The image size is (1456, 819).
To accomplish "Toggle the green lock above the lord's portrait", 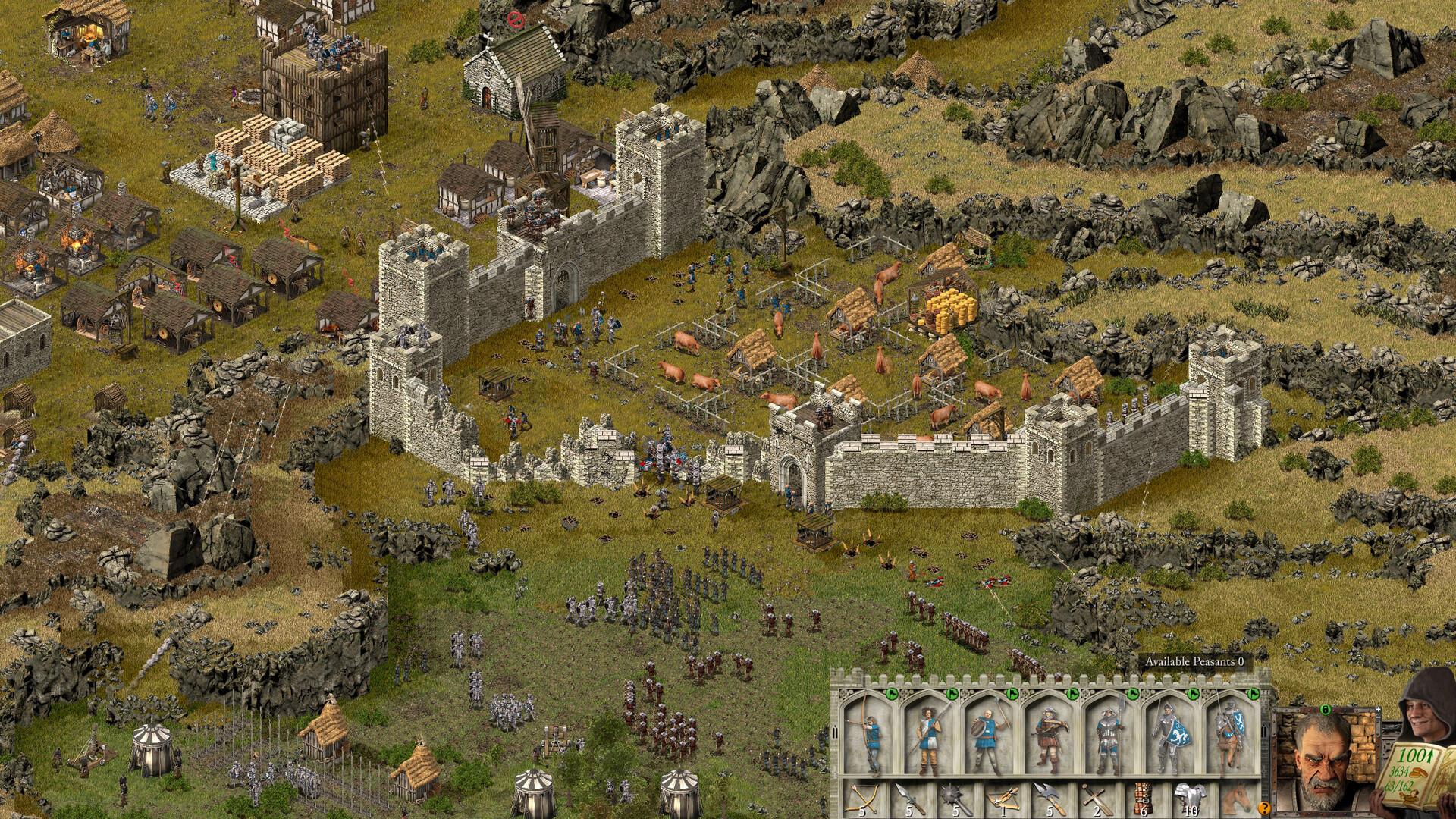I will point(1325,711).
